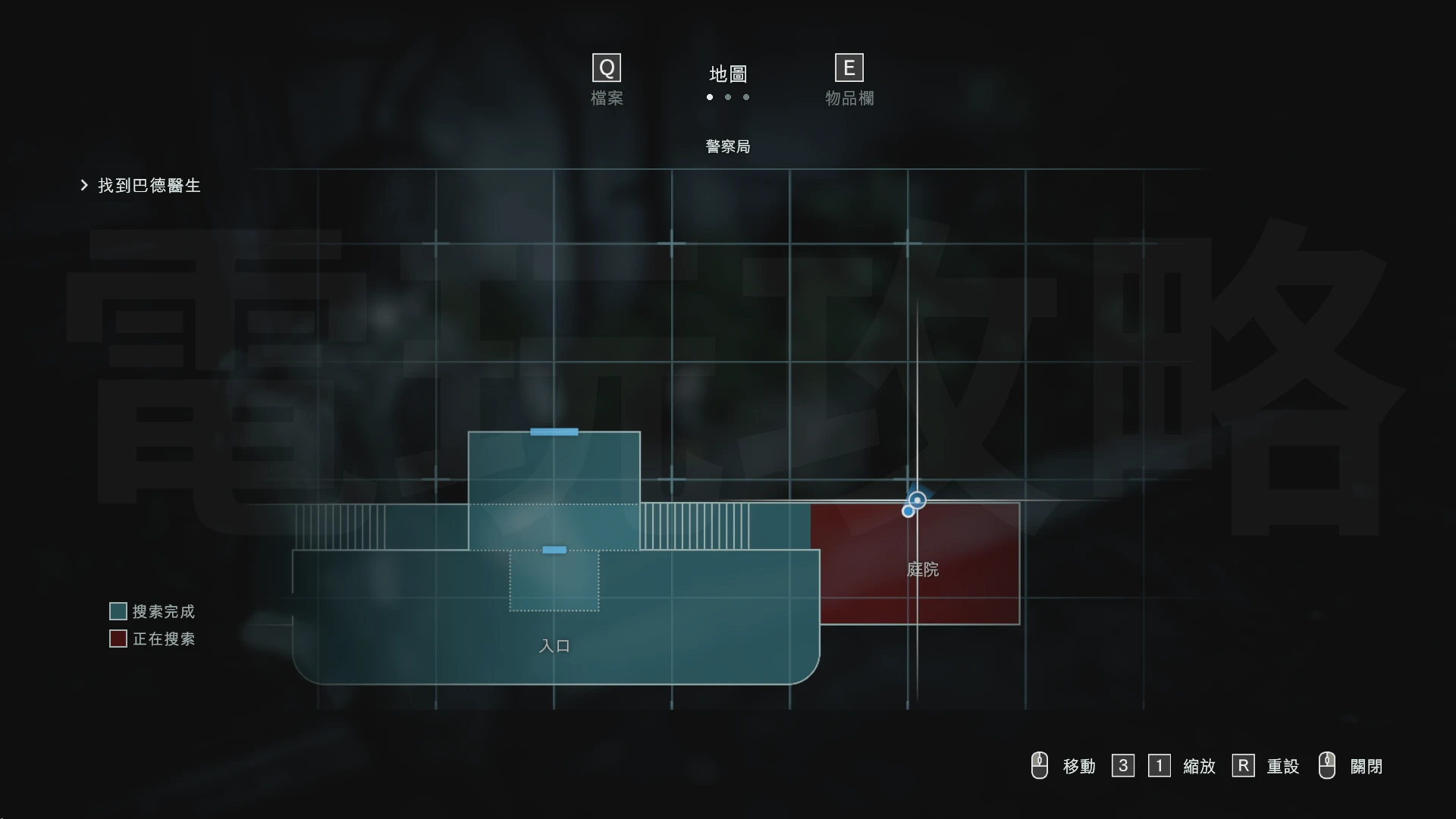The image size is (1456, 819).
Task: Click the player position marker on map
Action: [x=917, y=500]
